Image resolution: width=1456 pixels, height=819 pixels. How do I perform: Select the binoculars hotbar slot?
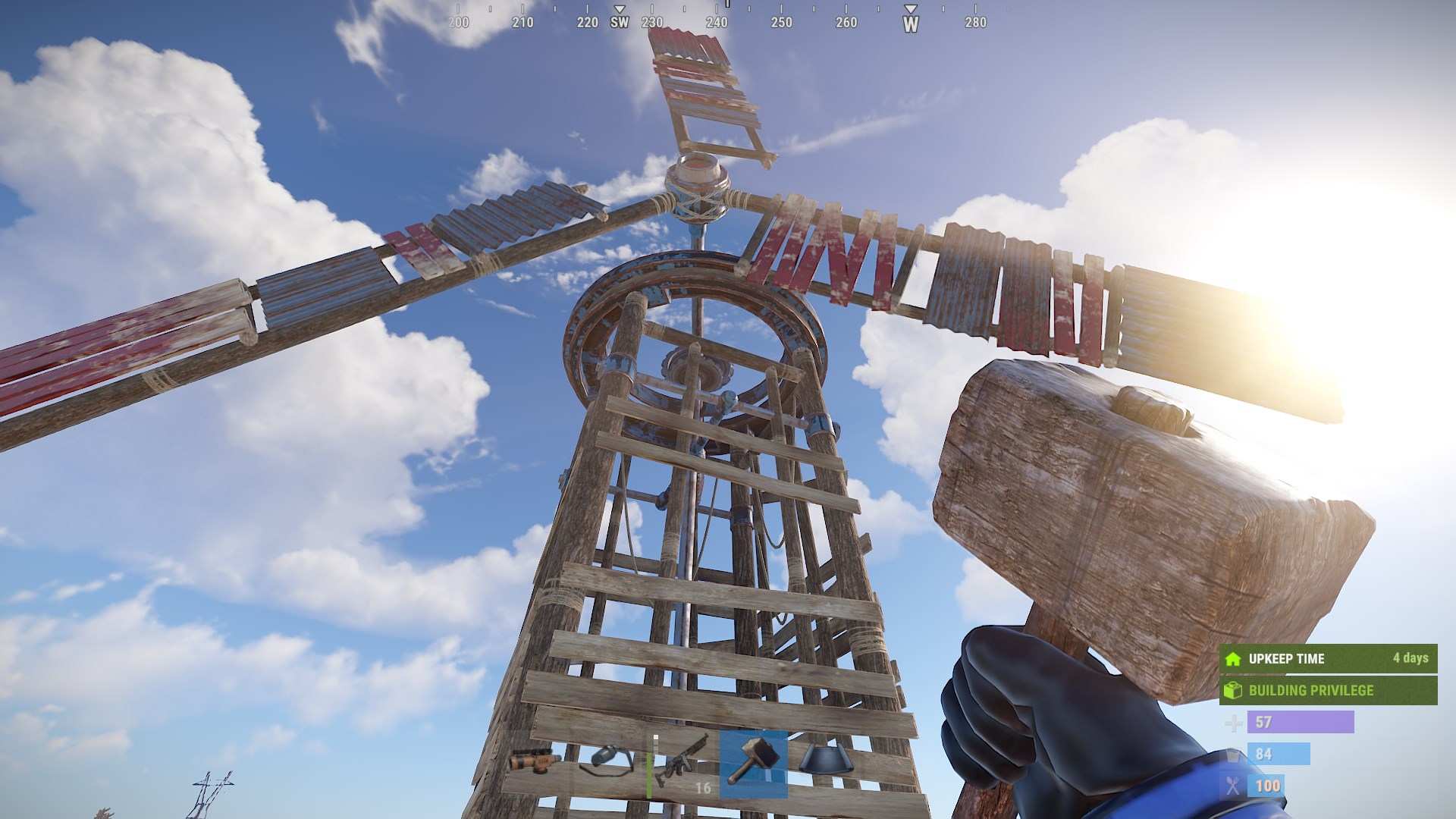tap(535, 761)
